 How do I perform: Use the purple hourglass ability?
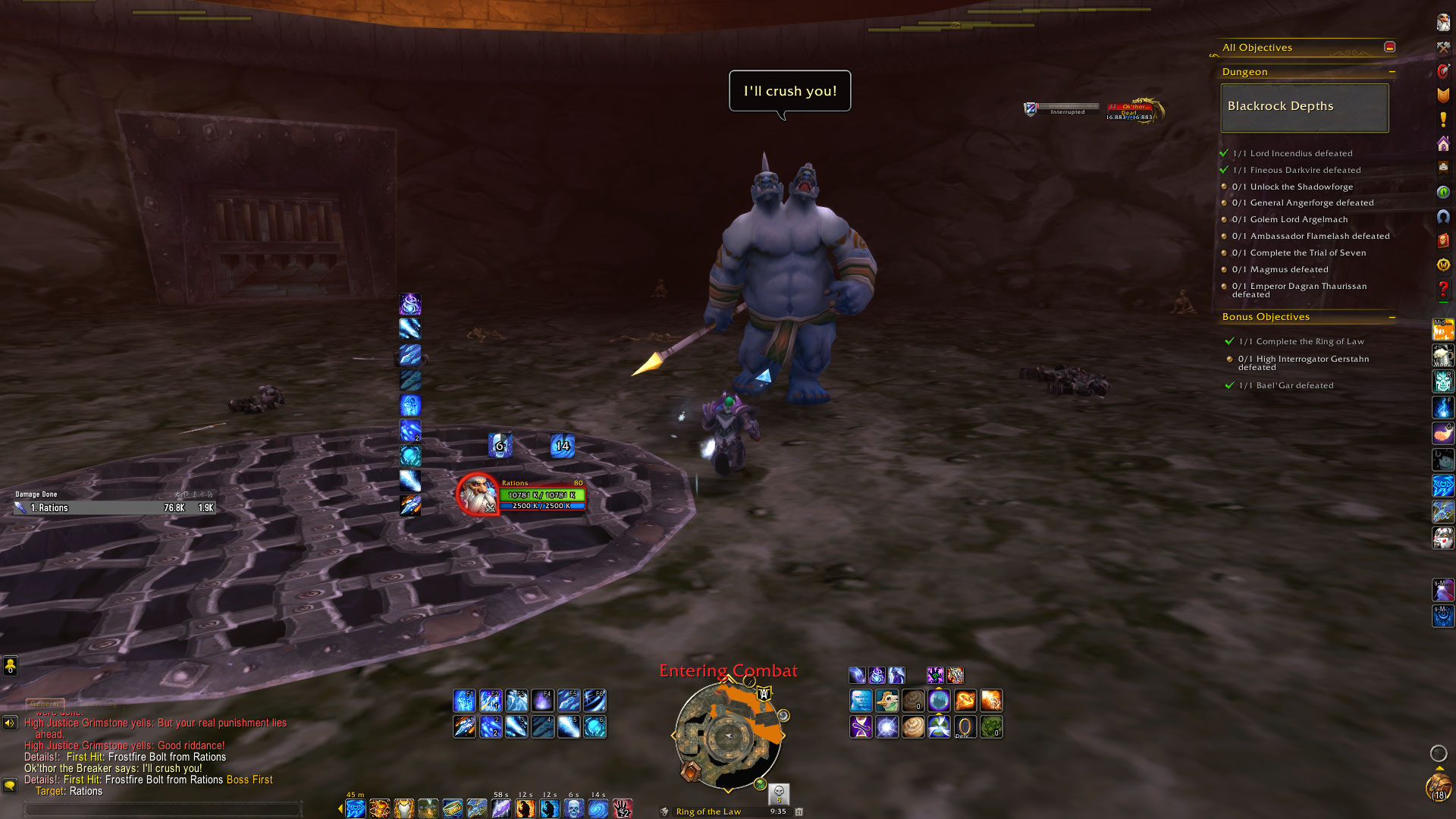point(861,726)
